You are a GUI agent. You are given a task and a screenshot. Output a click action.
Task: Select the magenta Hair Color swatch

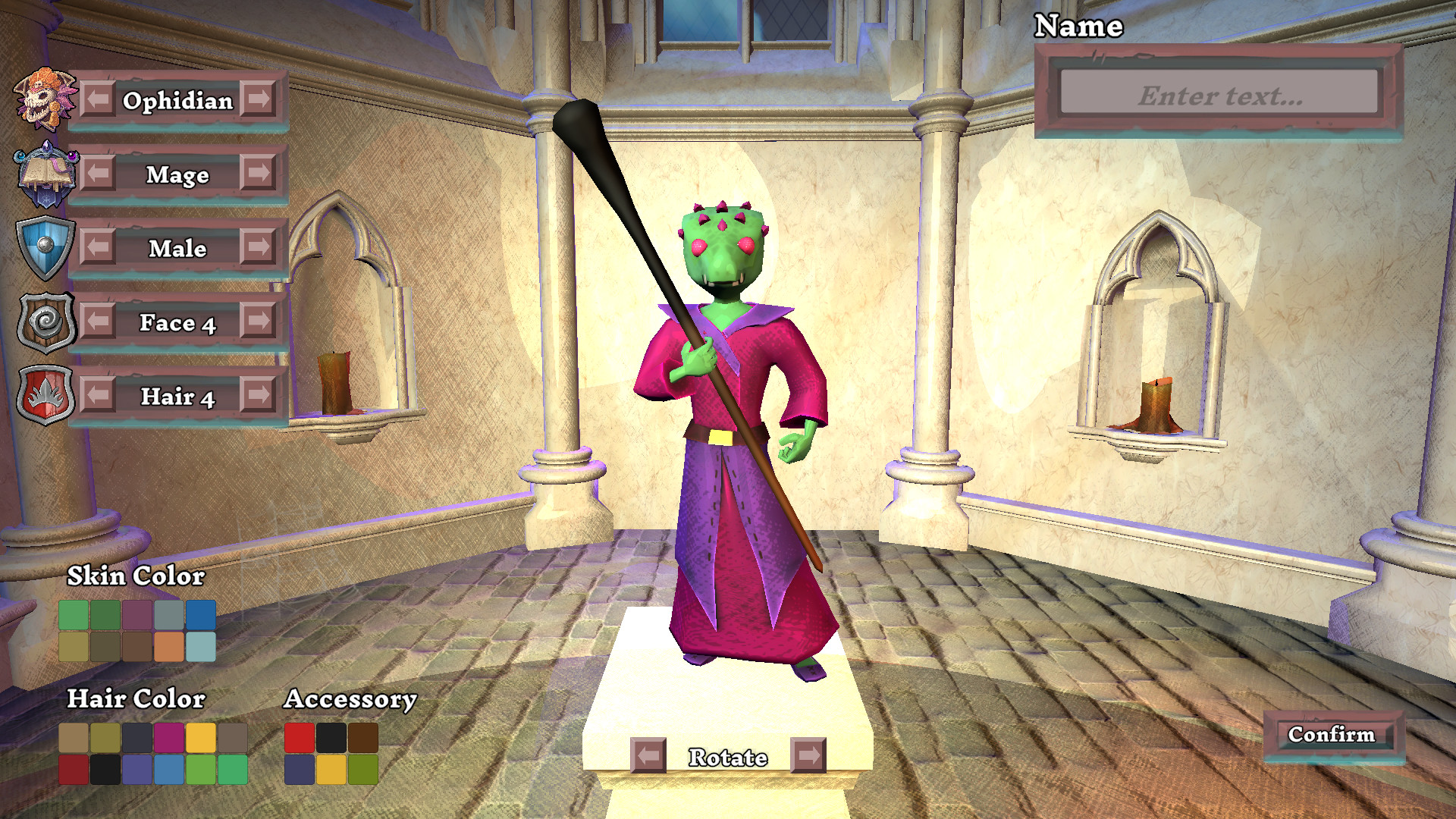point(168,738)
